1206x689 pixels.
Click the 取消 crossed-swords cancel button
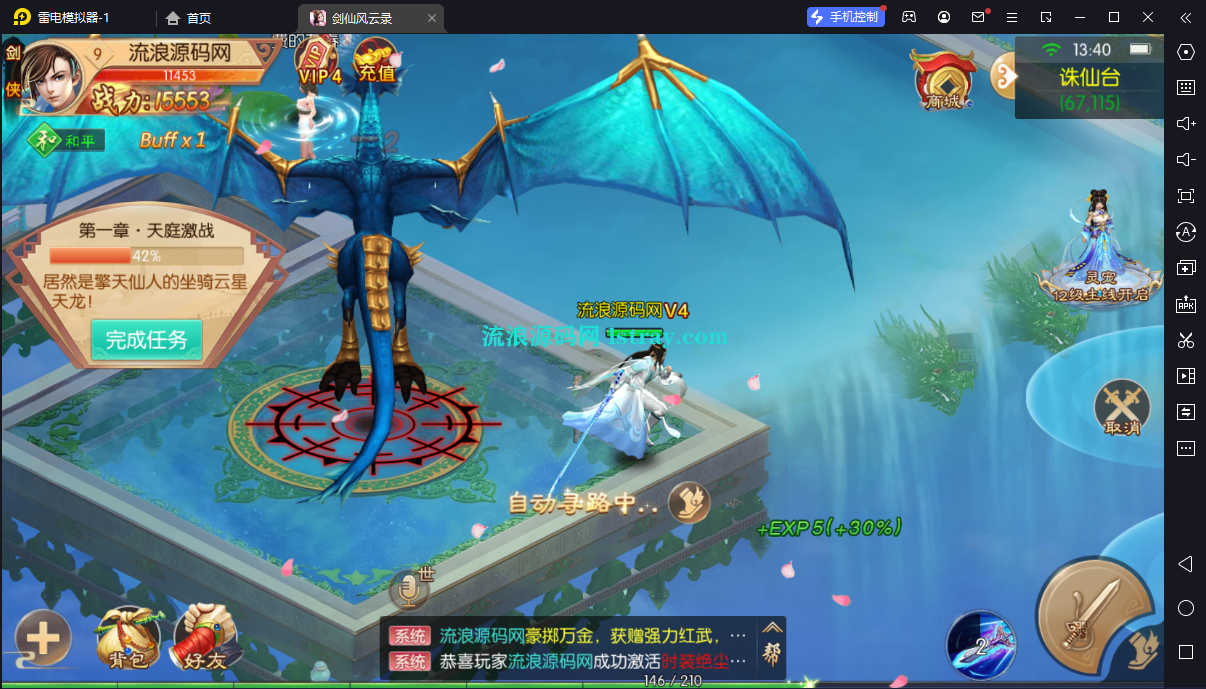(x=1122, y=407)
